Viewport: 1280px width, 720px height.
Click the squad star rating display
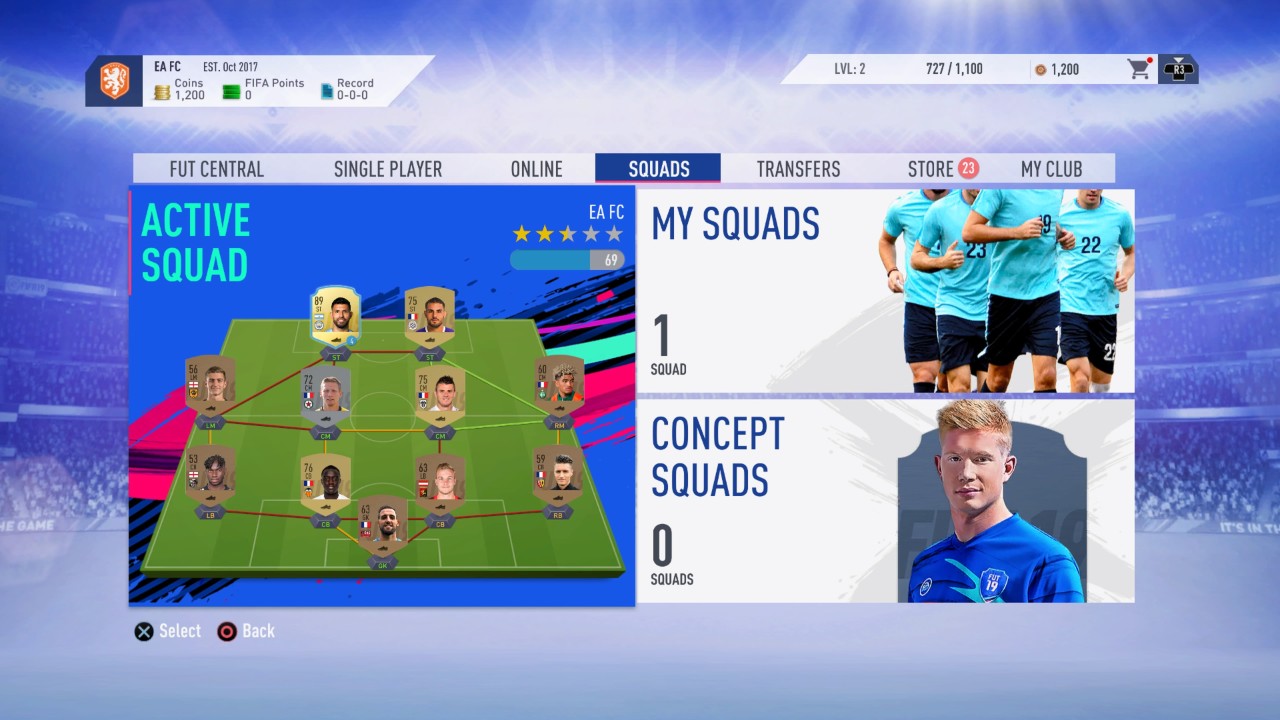point(566,233)
